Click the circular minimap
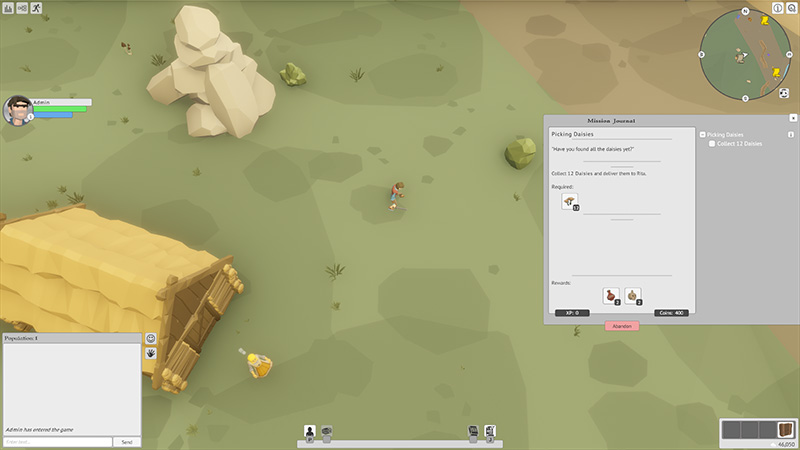Viewport: 800px width, 450px height. coord(745,54)
